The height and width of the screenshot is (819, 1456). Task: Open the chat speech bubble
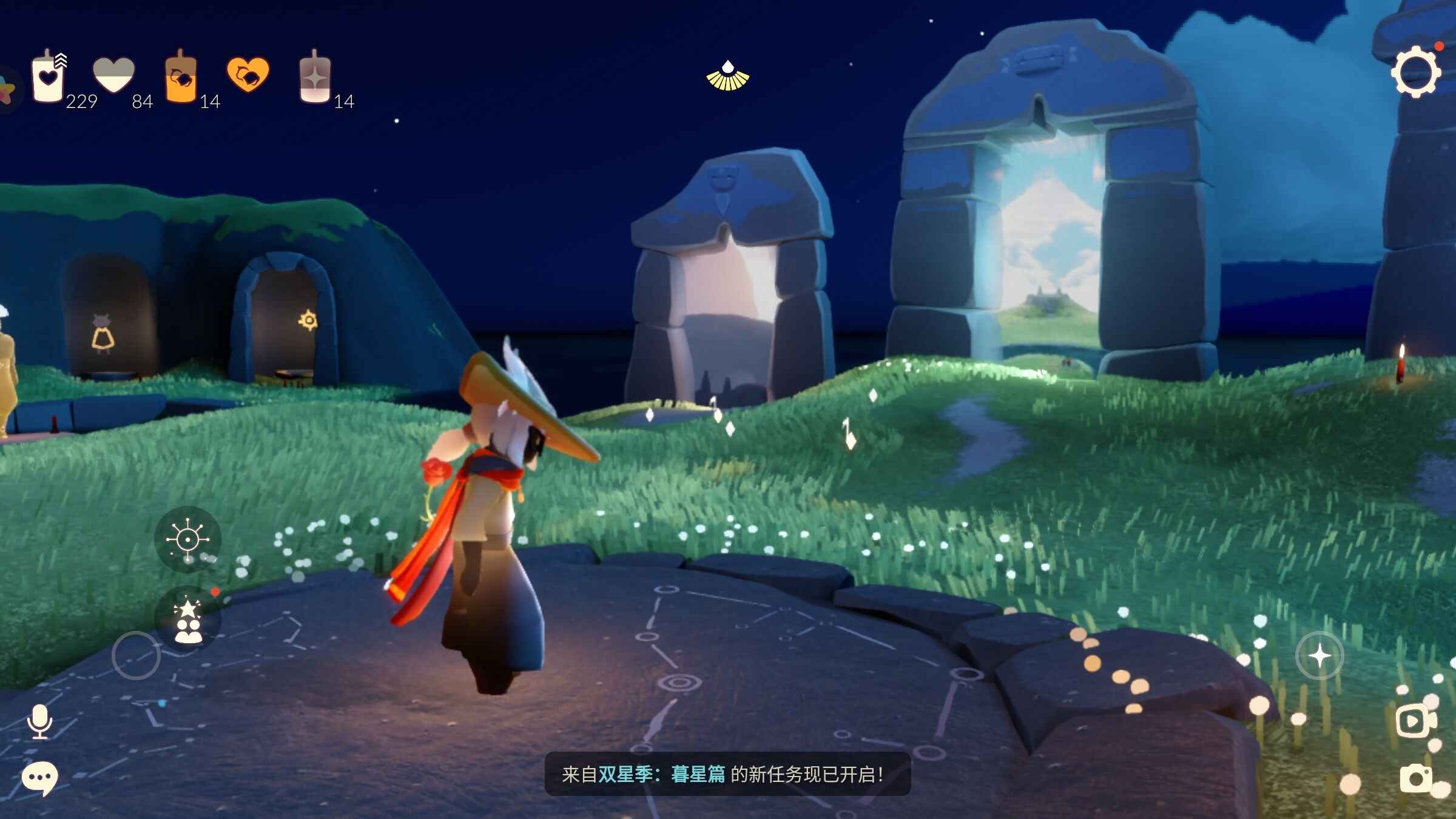pyautogui.click(x=40, y=778)
